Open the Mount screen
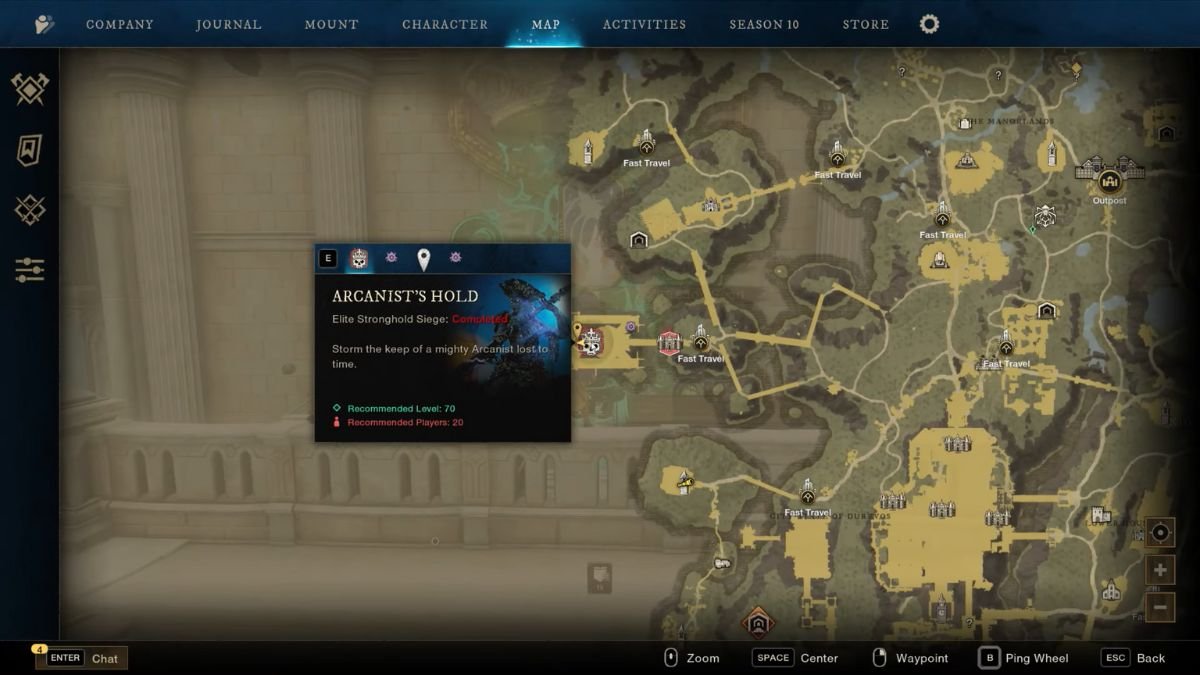This screenshot has width=1200, height=675. 331,24
